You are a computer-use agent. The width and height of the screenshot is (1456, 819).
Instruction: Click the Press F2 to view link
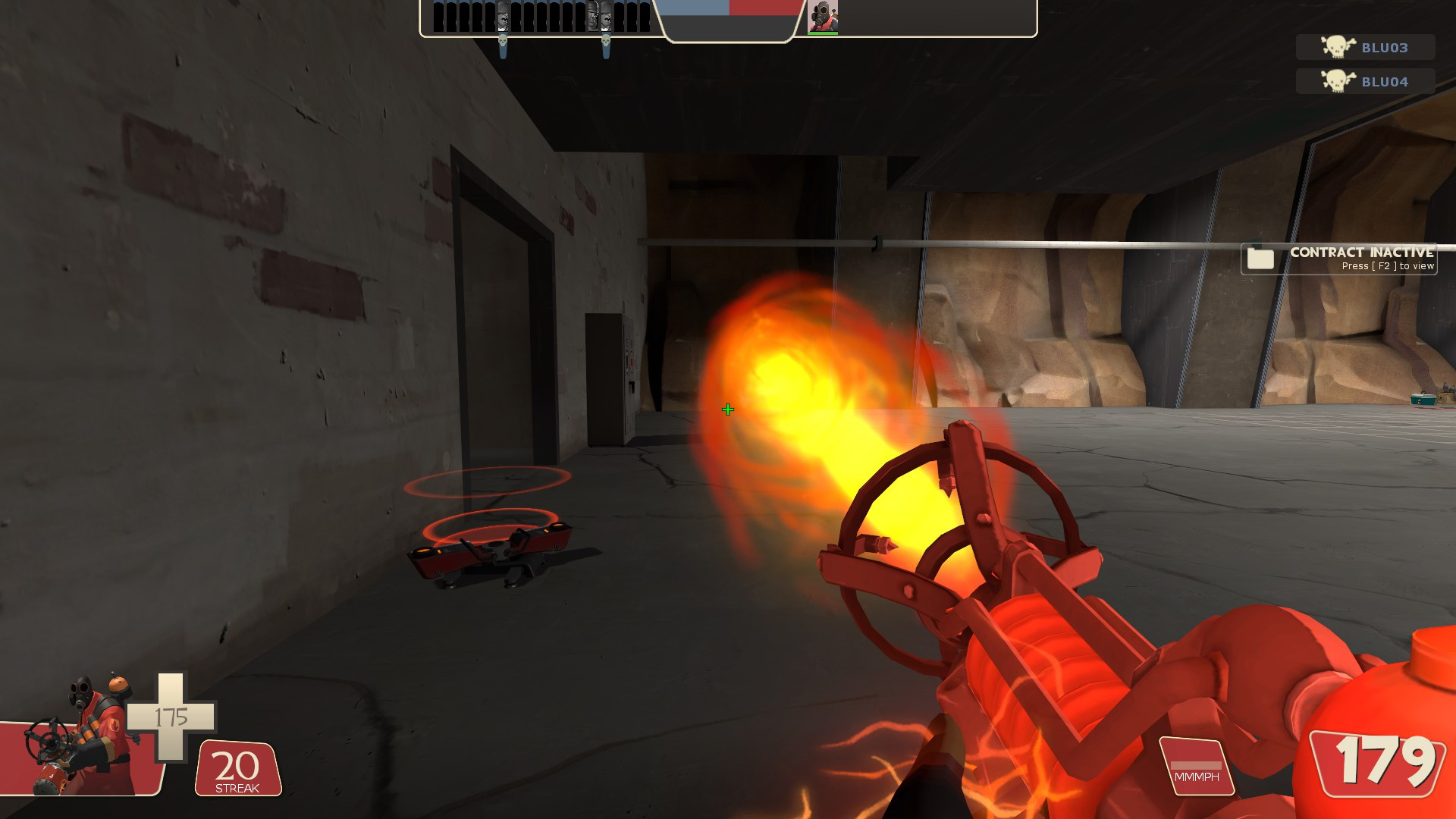coord(1386,266)
